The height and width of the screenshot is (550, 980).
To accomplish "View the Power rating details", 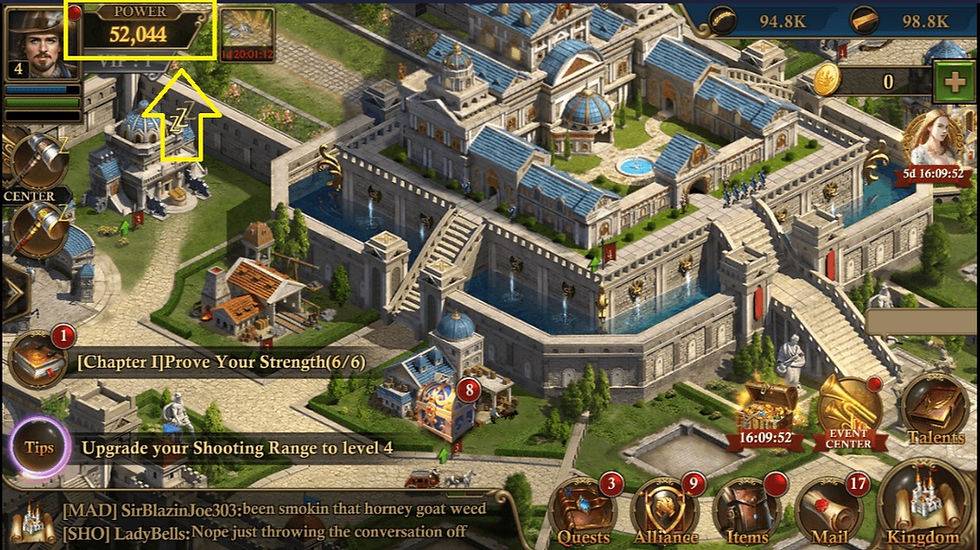I will click(140, 30).
